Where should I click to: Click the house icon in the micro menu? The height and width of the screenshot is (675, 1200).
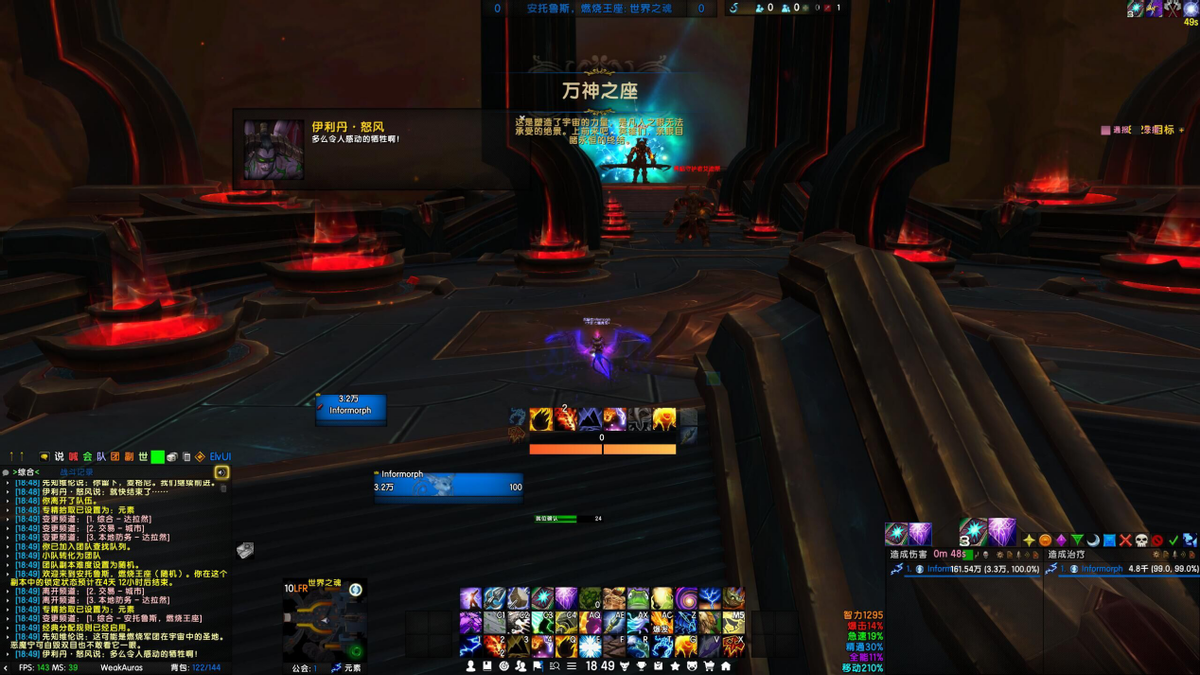coord(726,666)
